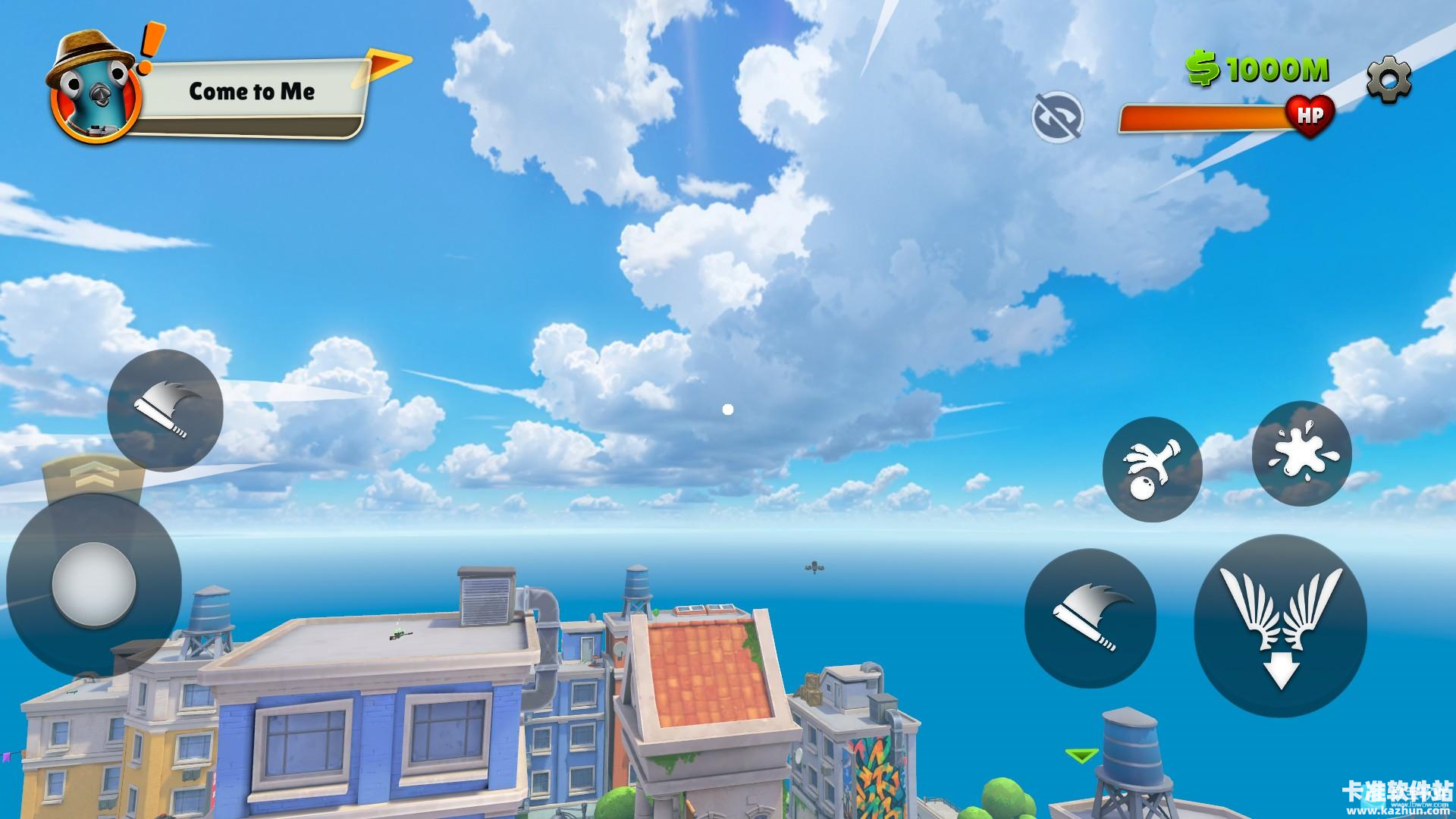1456x819 pixels.
Task: Toggle the crossed-out eye hide-HUD button
Action: [x=1057, y=117]
